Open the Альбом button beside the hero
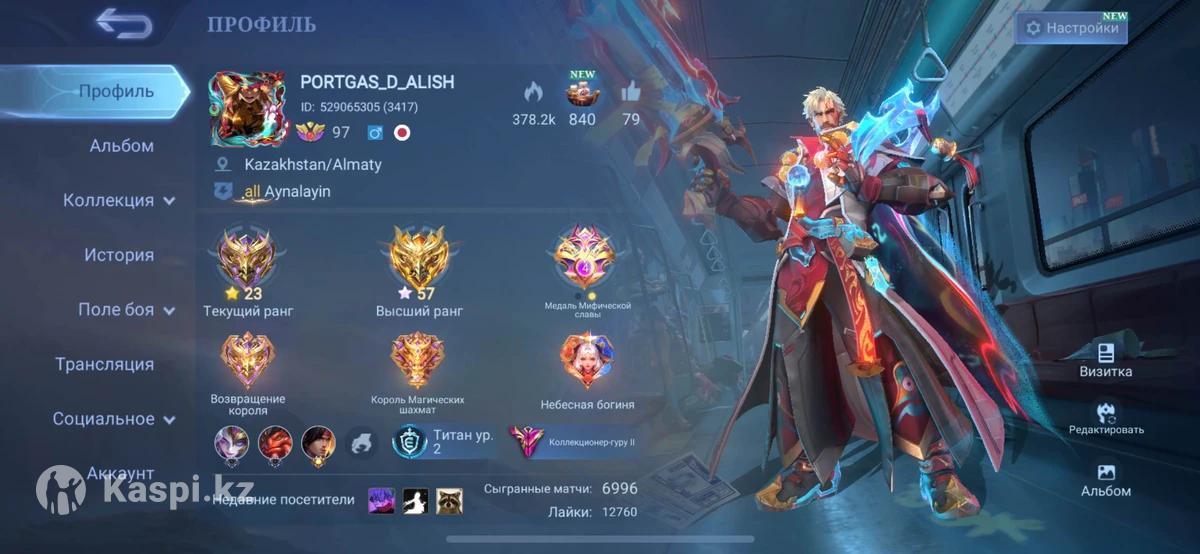The height and width of the screenshot is (554, 1200). click(x=1105, y=480)
